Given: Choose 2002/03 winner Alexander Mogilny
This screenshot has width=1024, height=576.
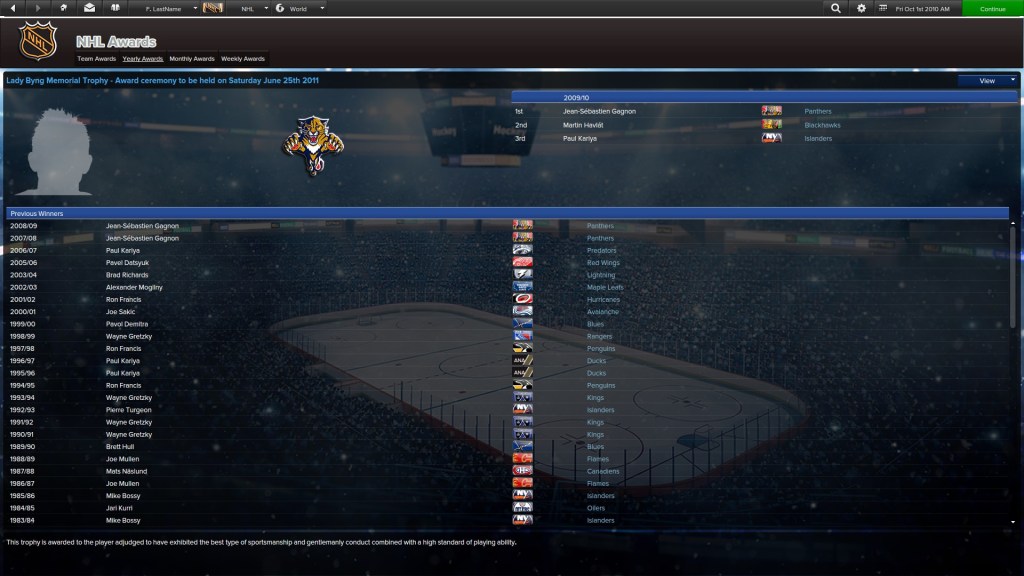Looking at the screenshot, I should coord(134,287).
